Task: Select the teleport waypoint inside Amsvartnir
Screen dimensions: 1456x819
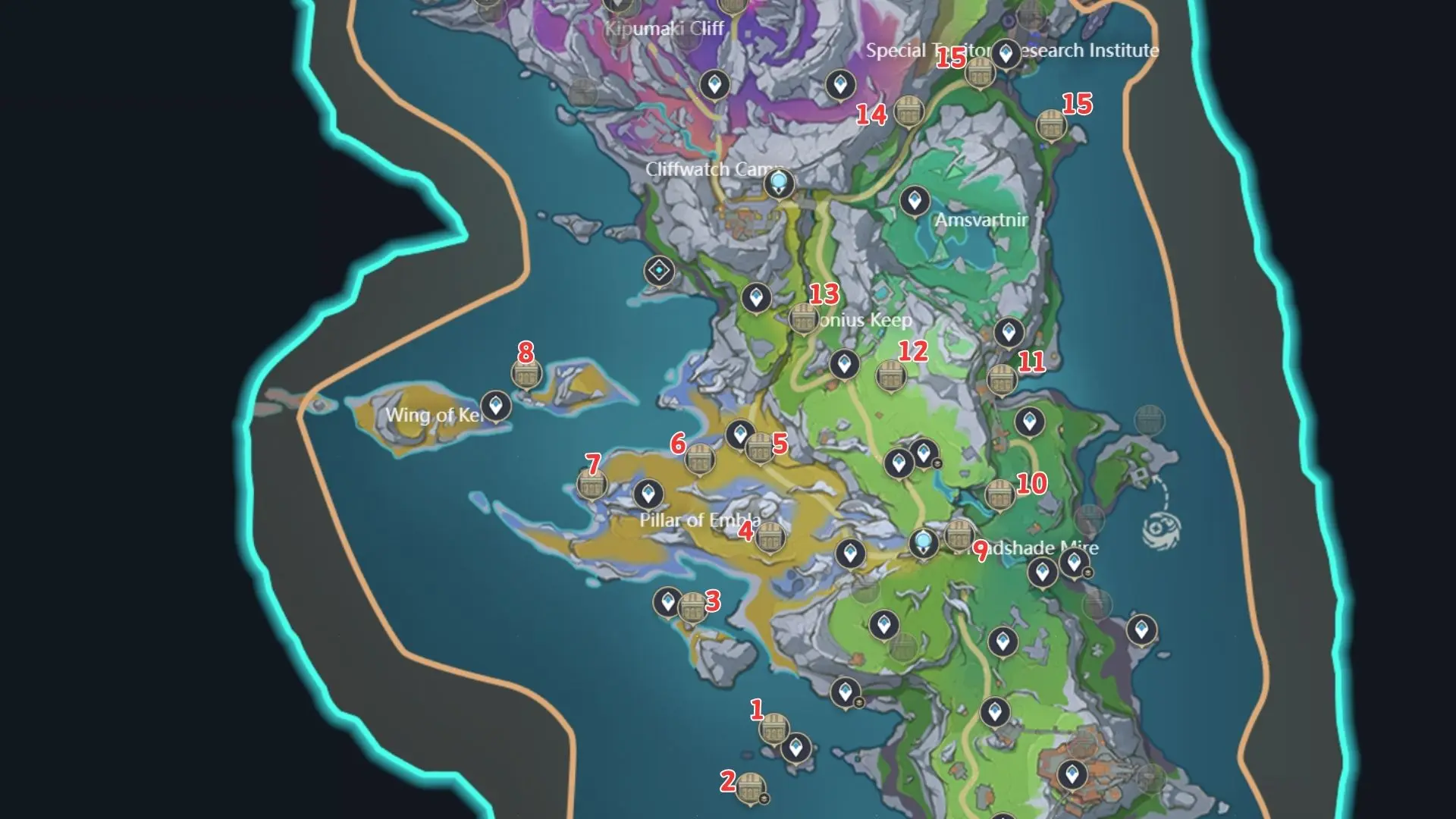Action: tap(915, 201)
